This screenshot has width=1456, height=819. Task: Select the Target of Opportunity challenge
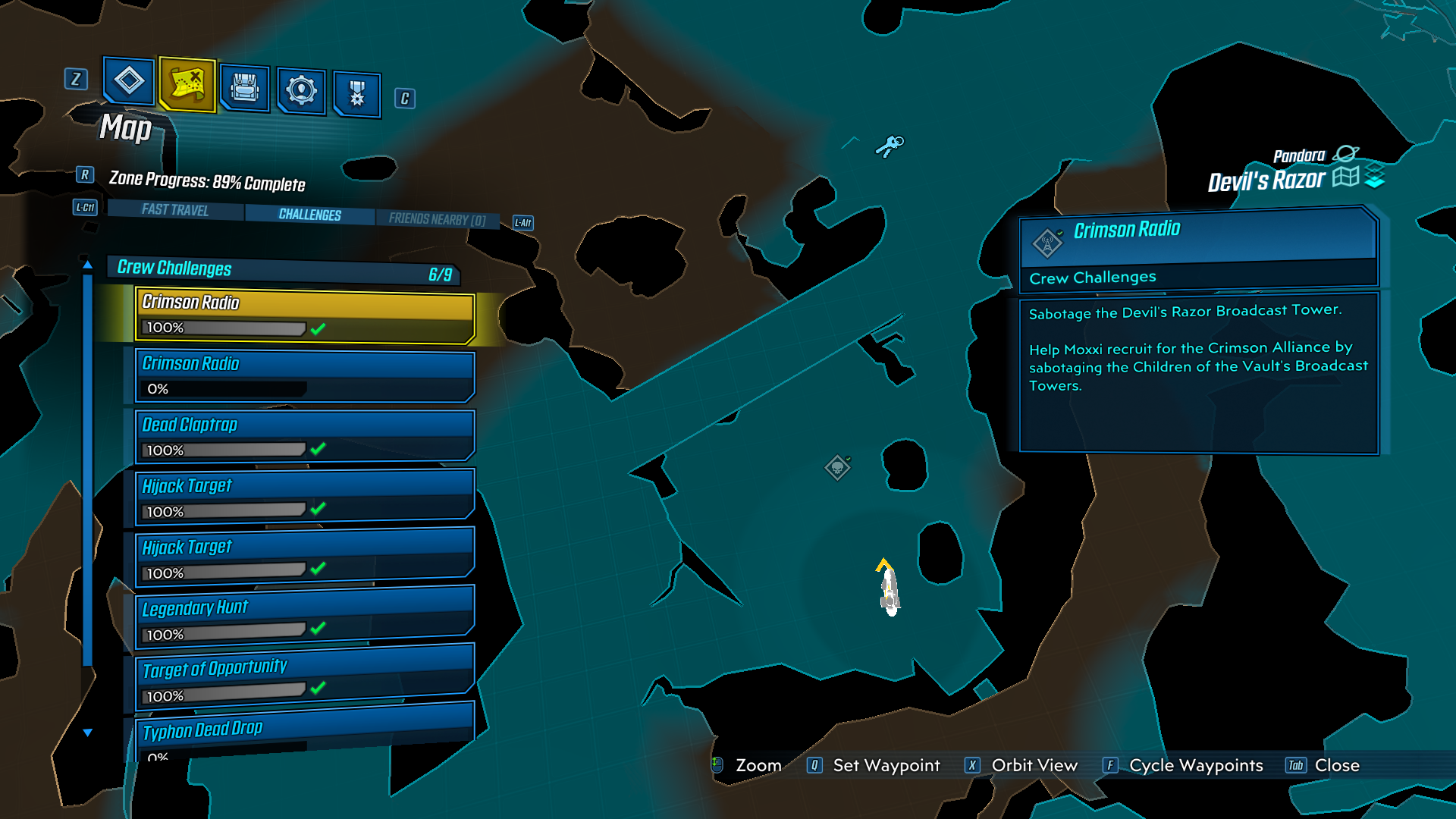pos(305,680)
